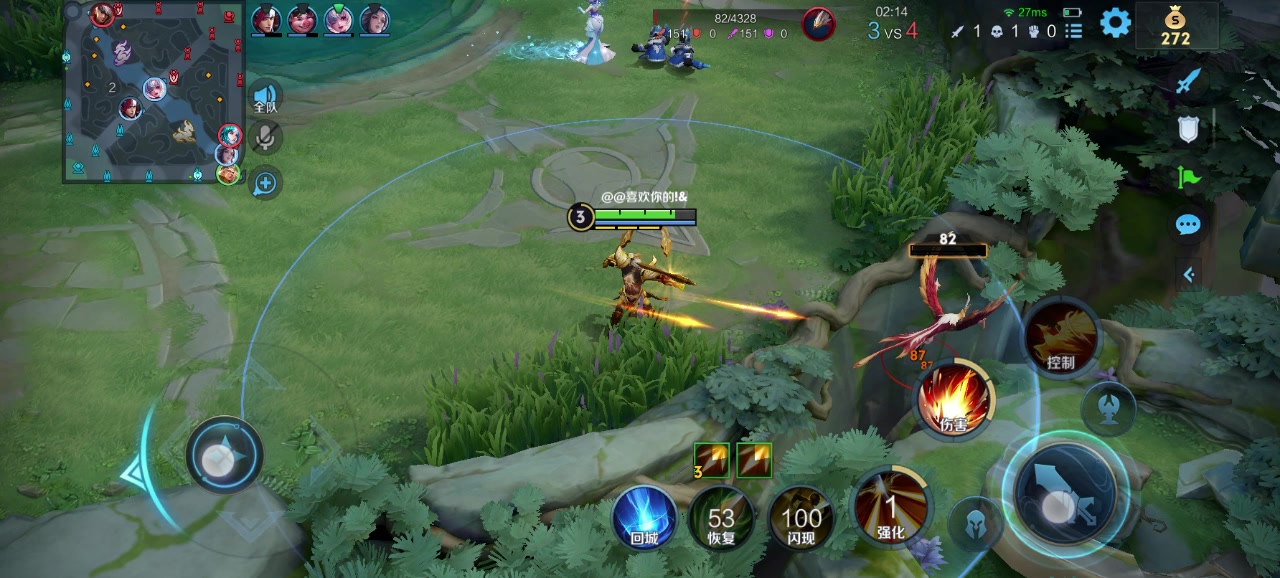The width and height of the screenshot is (1280, 578).
Task: Tap the large sword basic attack button
Action: pos(1064,493)
